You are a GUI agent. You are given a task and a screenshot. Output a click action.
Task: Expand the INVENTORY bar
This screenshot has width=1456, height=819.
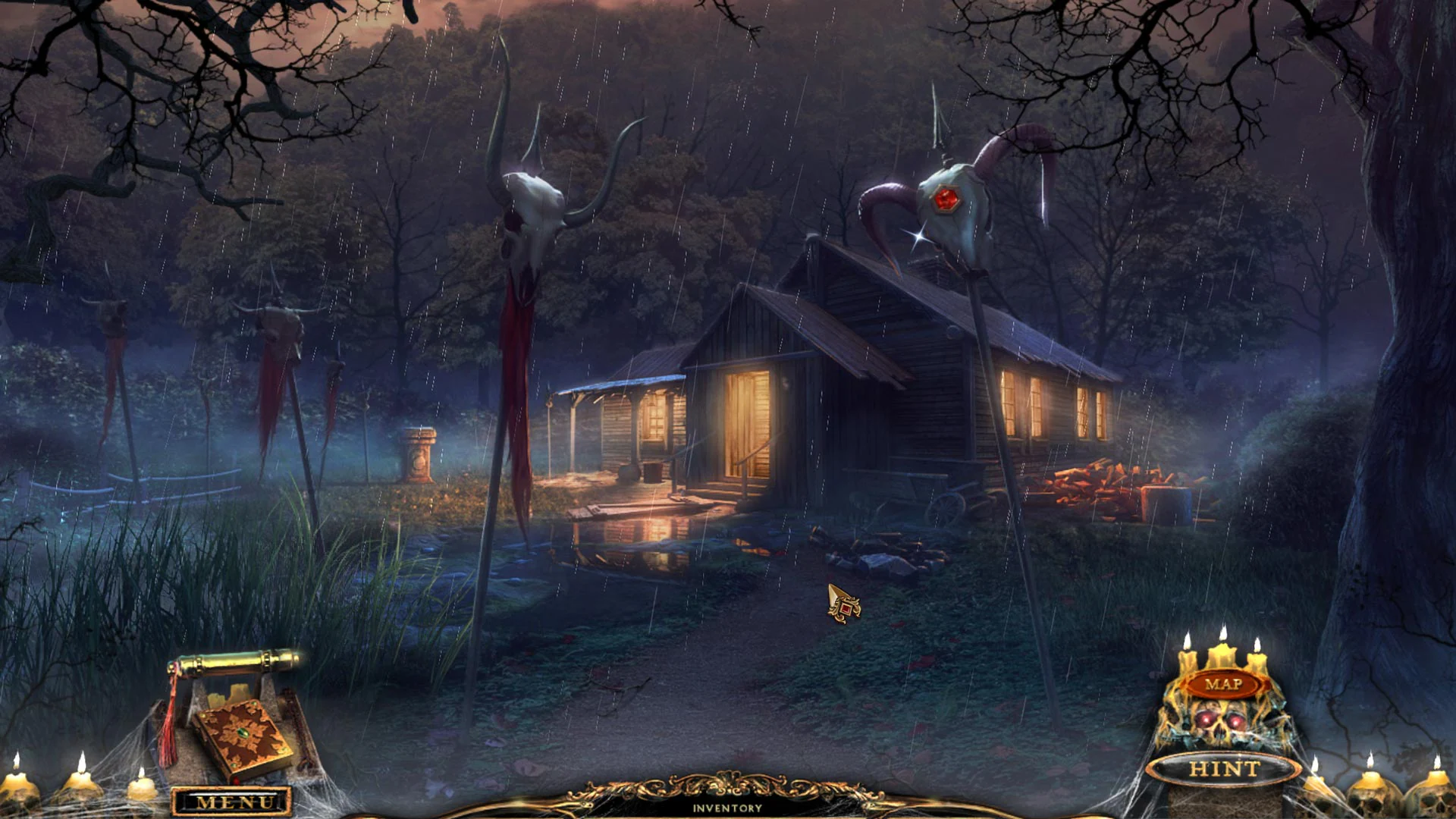click(x=728, y=808)
